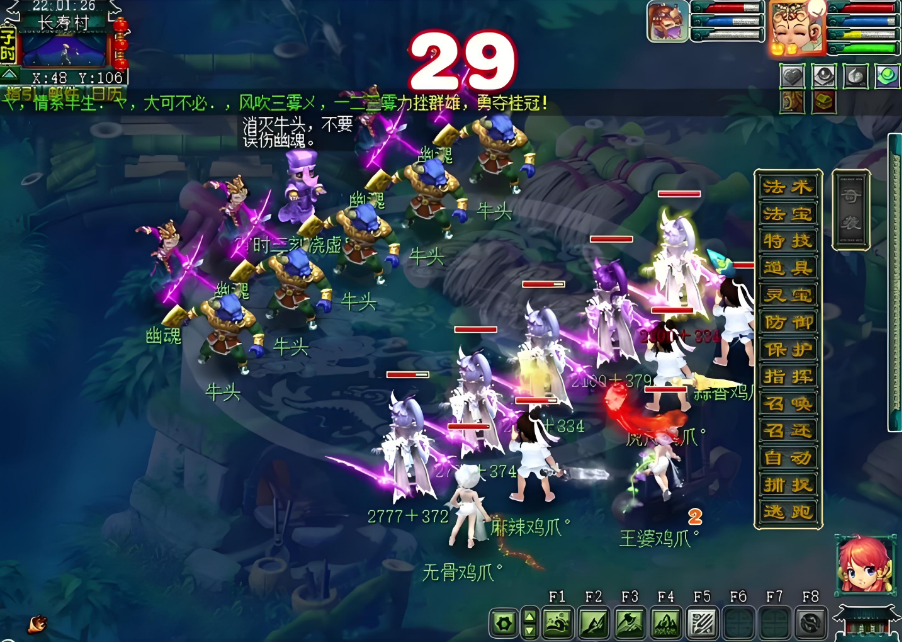Activate the F1 skill shortcut
This screenshot has width=902, height=642.
(557, 621)
